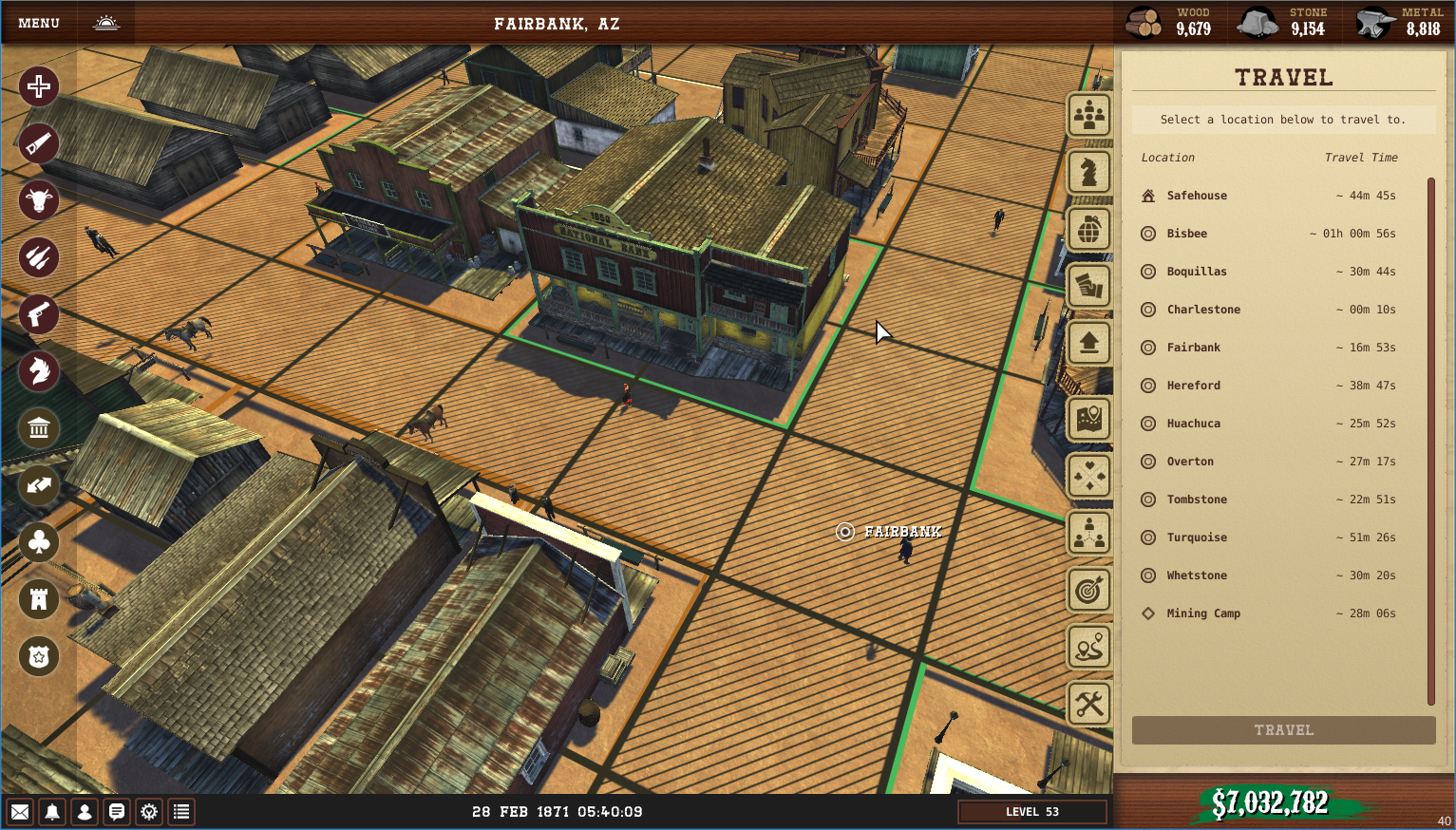
Task: Click the revolver icon in left sidebar
Action: click(x=39, y=314)
